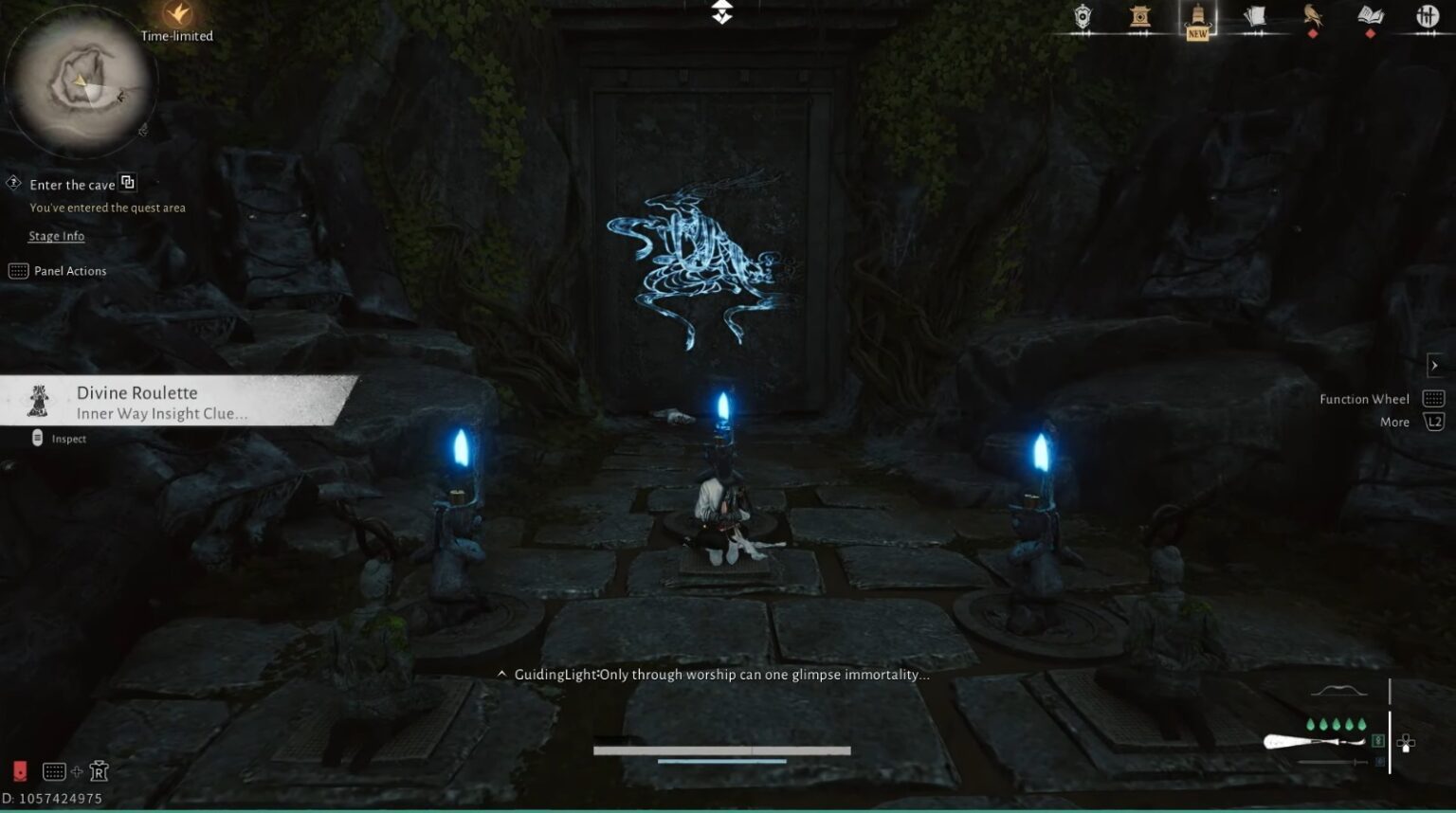Expand the GuidingLight chat message chevron

(x=501, y=674)
